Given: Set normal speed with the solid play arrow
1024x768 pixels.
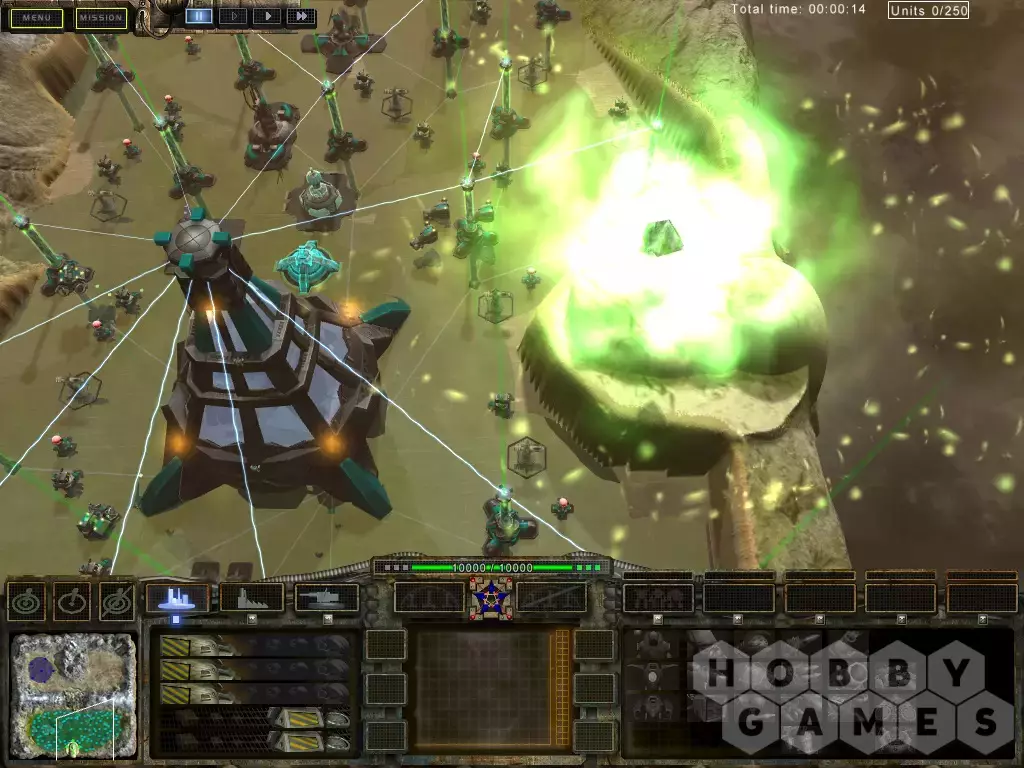Looking at the screenshot, I should click(266, 16).
